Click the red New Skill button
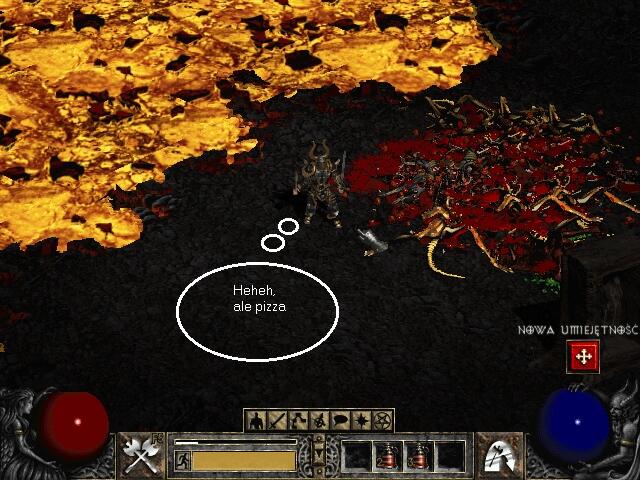Viewport: 640px width, 480px height. pos(582,356)
